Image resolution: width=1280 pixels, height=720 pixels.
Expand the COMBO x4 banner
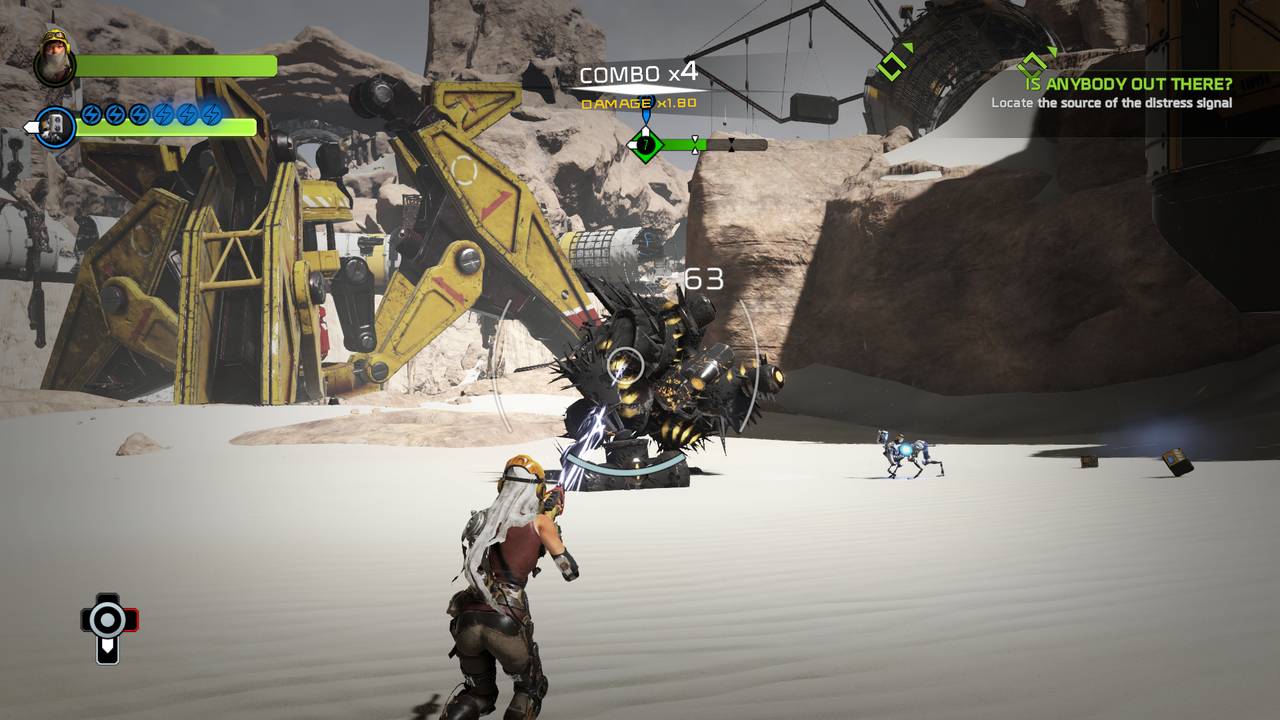coord(639,72)
